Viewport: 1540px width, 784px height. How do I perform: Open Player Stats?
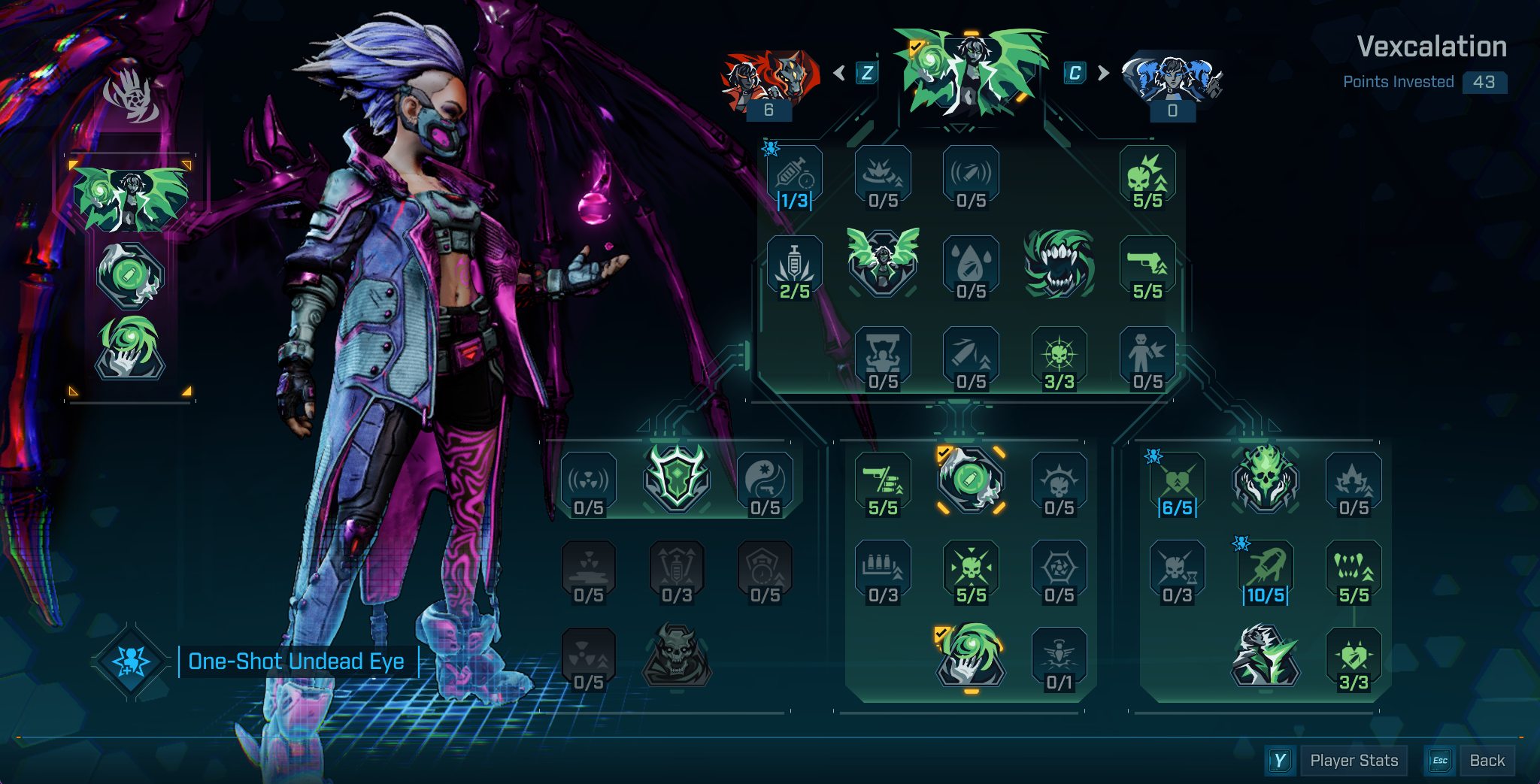[x=1354, y=761]
